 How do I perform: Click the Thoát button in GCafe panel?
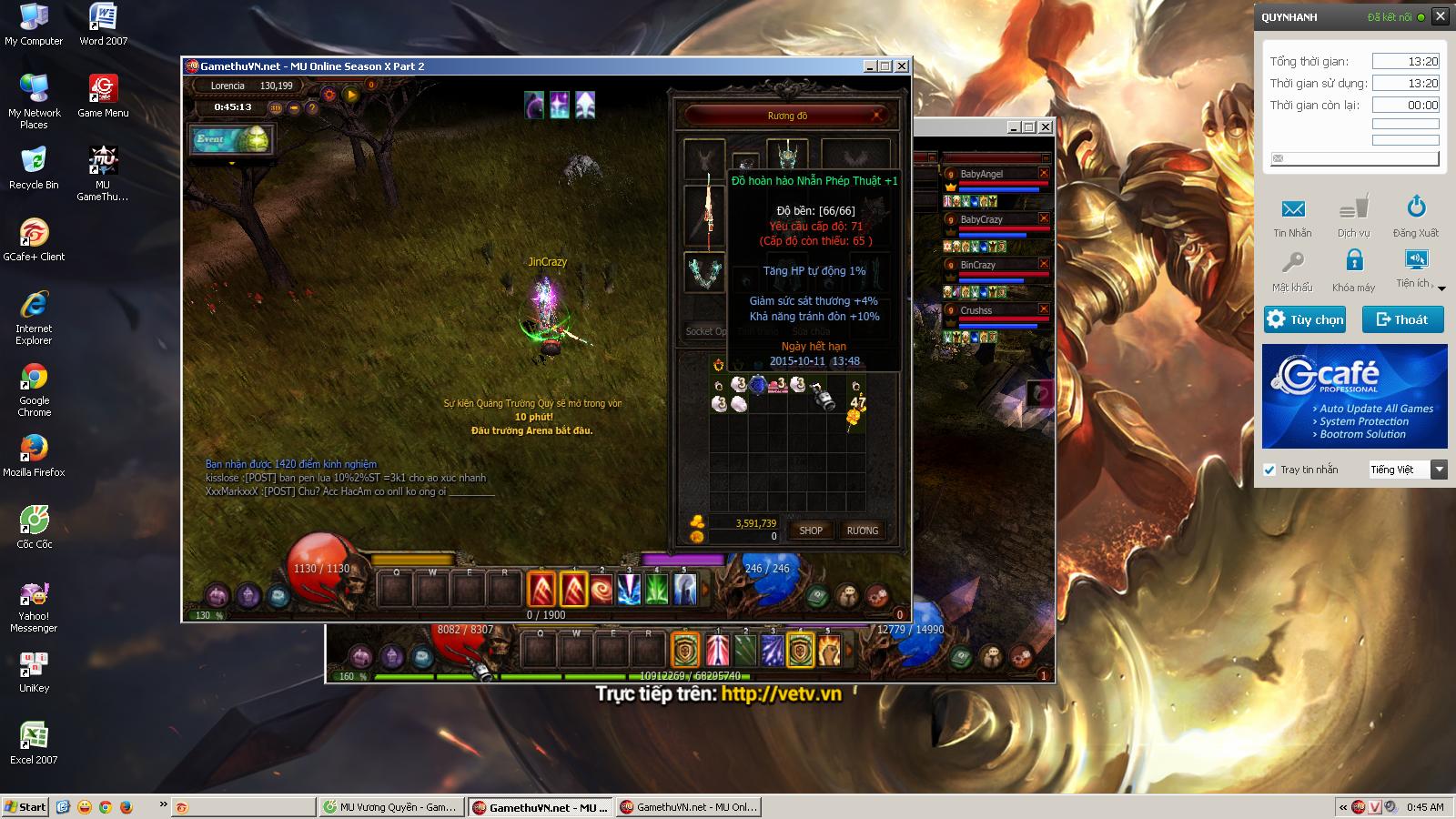(1402, 319)
